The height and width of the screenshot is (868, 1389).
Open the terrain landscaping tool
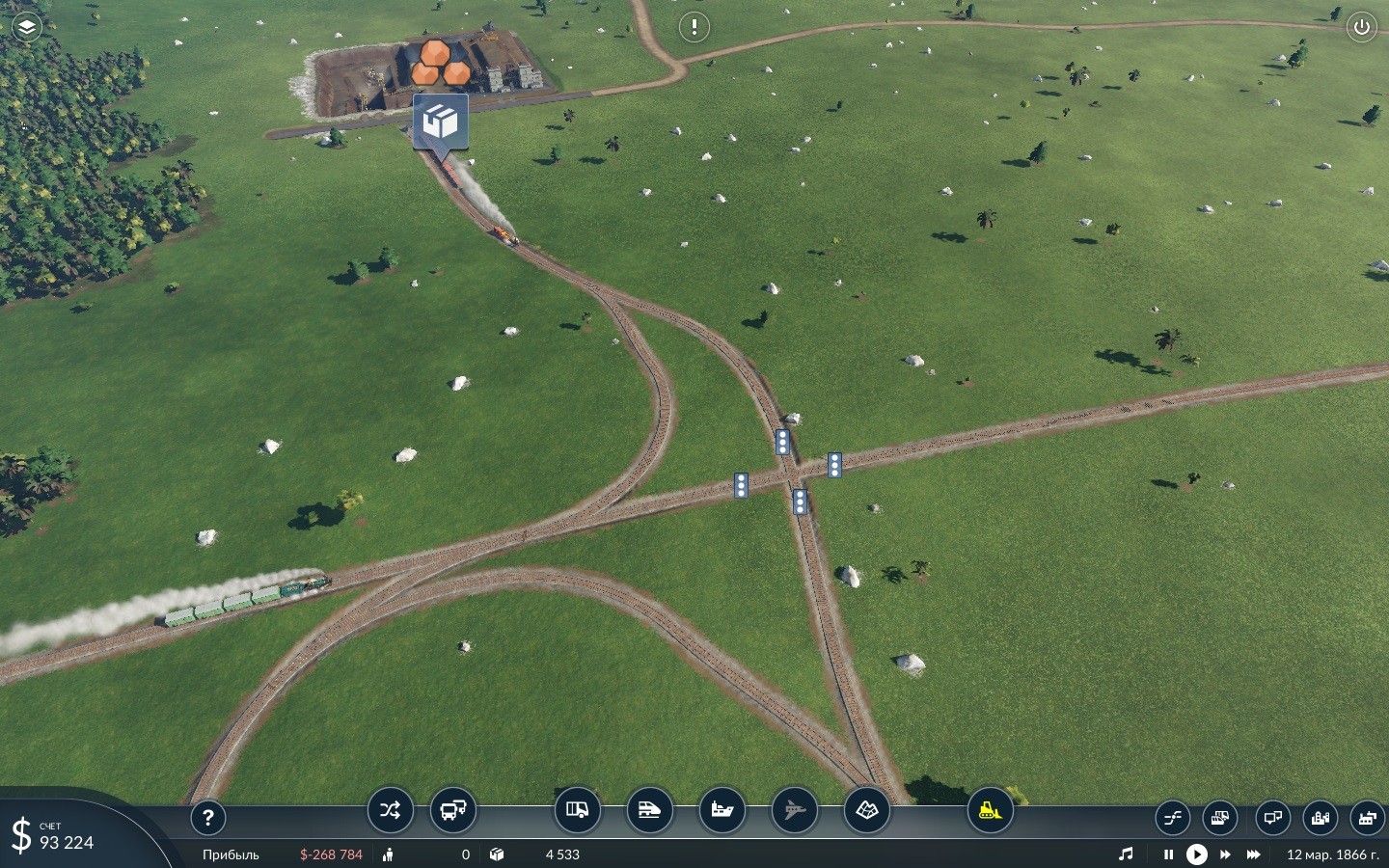click(866, 810)
